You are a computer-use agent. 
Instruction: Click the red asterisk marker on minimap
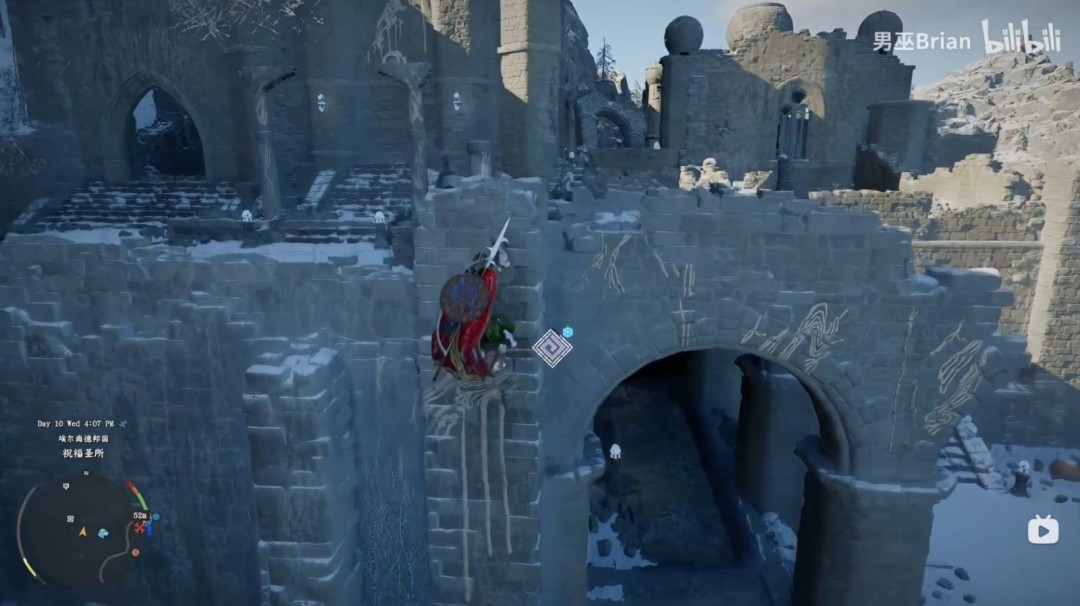coord(140,526)
